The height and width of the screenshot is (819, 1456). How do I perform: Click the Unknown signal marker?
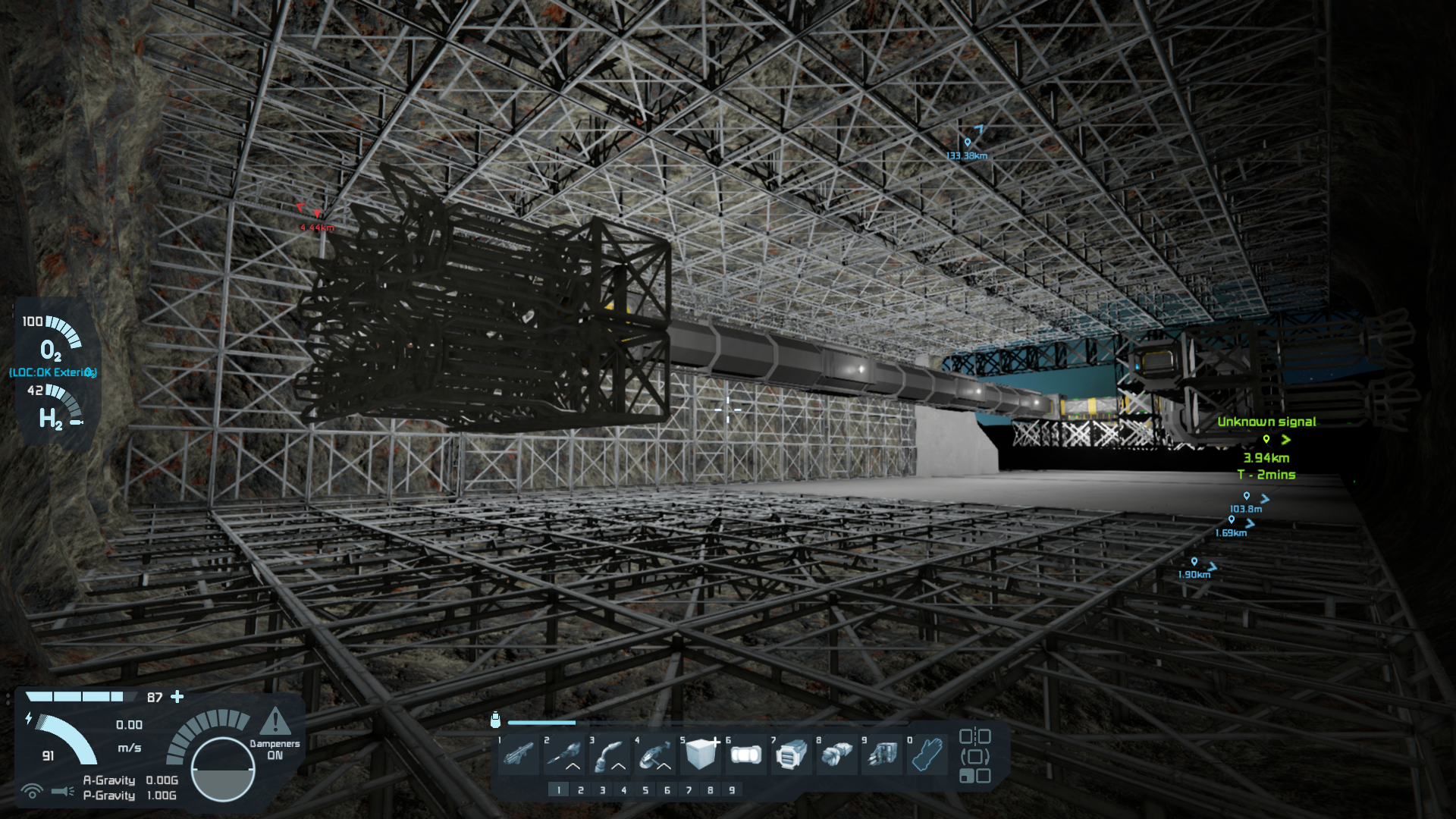pos(1266,439)
